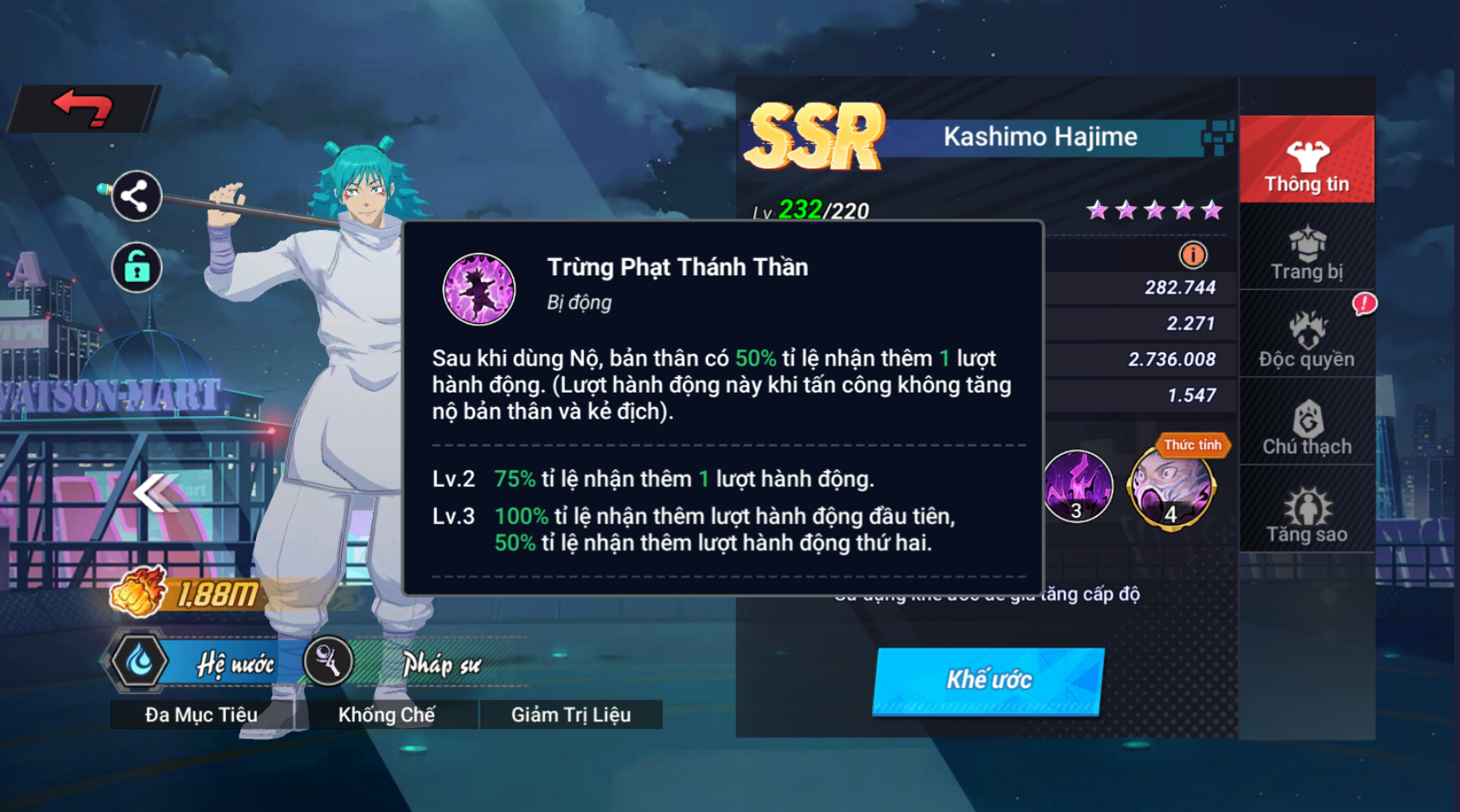The height and width of the screenshot is (812, 1460).
Task: Tap the Hệ nước water element icon
Action: tap(140, 662)
